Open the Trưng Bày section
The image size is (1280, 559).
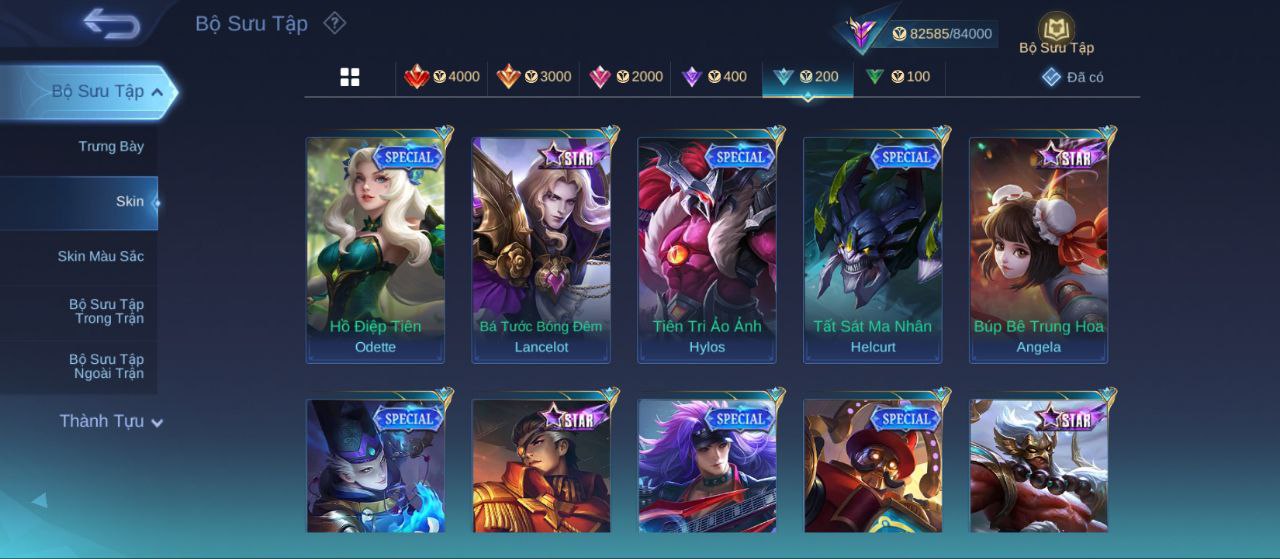[x=111, y=147]
